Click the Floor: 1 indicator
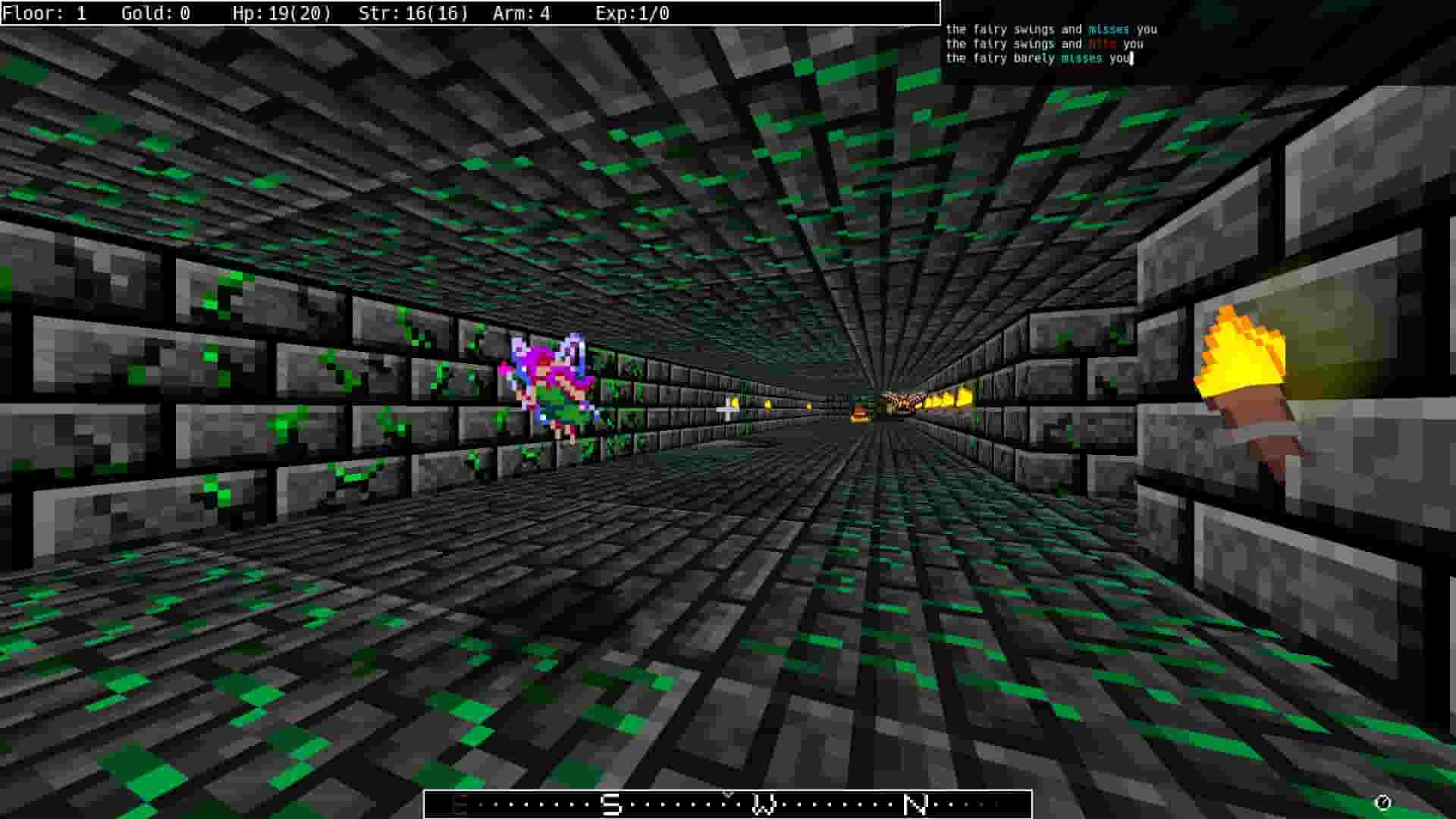The width and height of the screenshot is (1456, 819). coord(47,13)
